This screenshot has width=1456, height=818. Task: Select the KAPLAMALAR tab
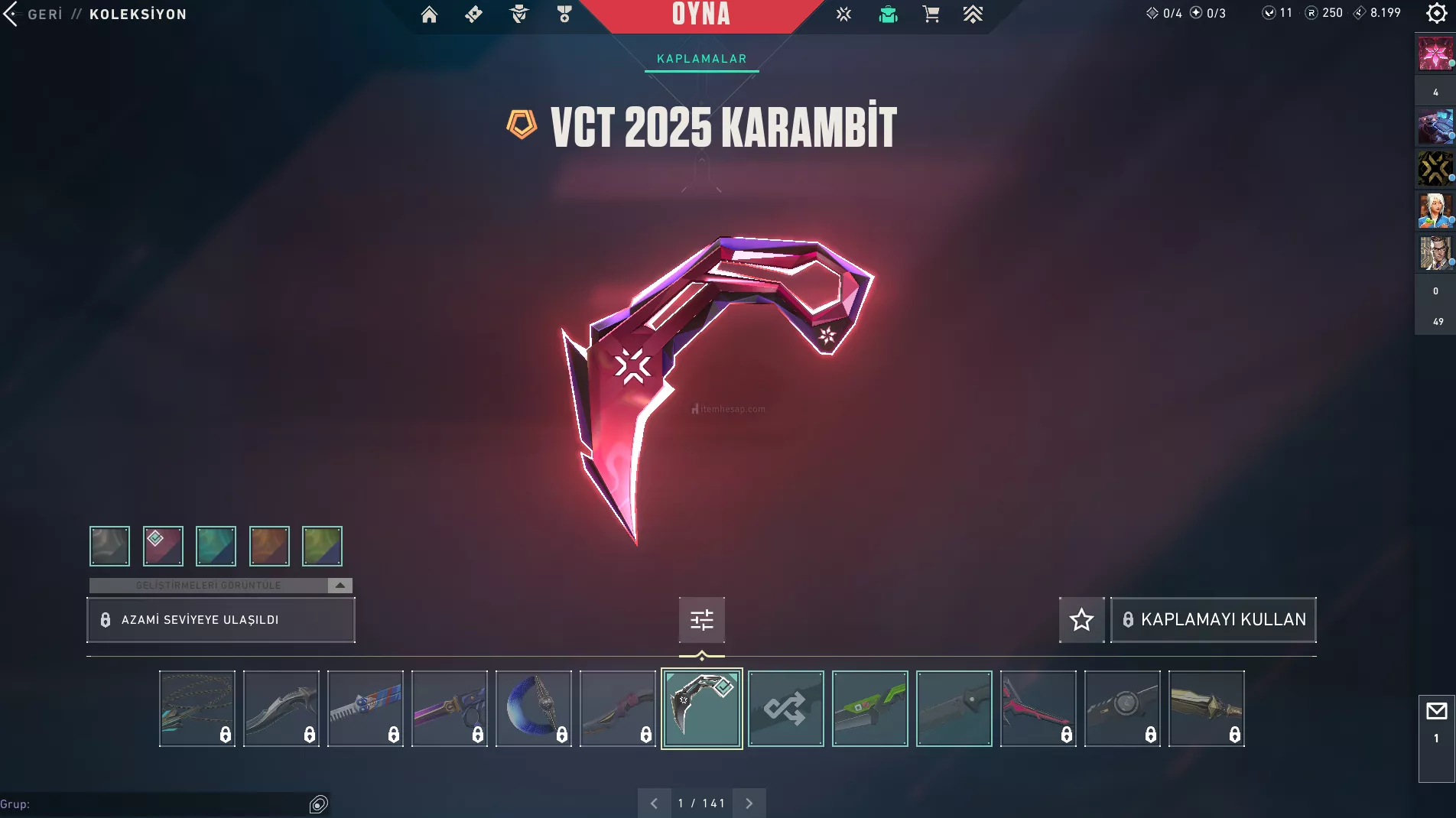(701, 59)
